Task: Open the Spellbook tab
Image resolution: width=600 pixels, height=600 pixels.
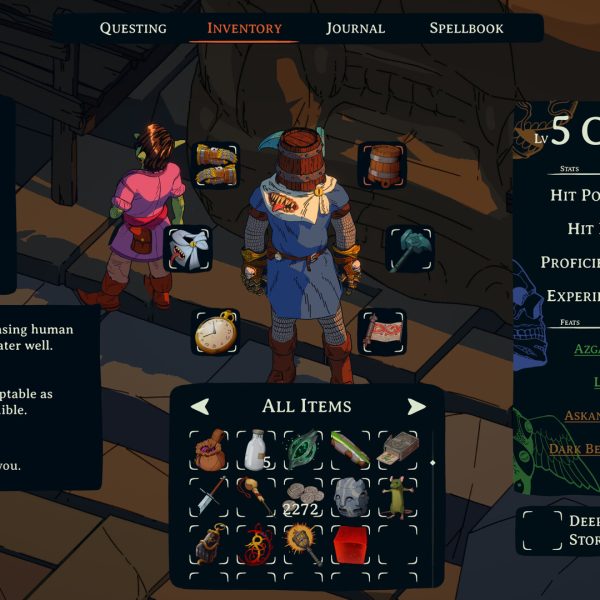Action: (466, 28)
